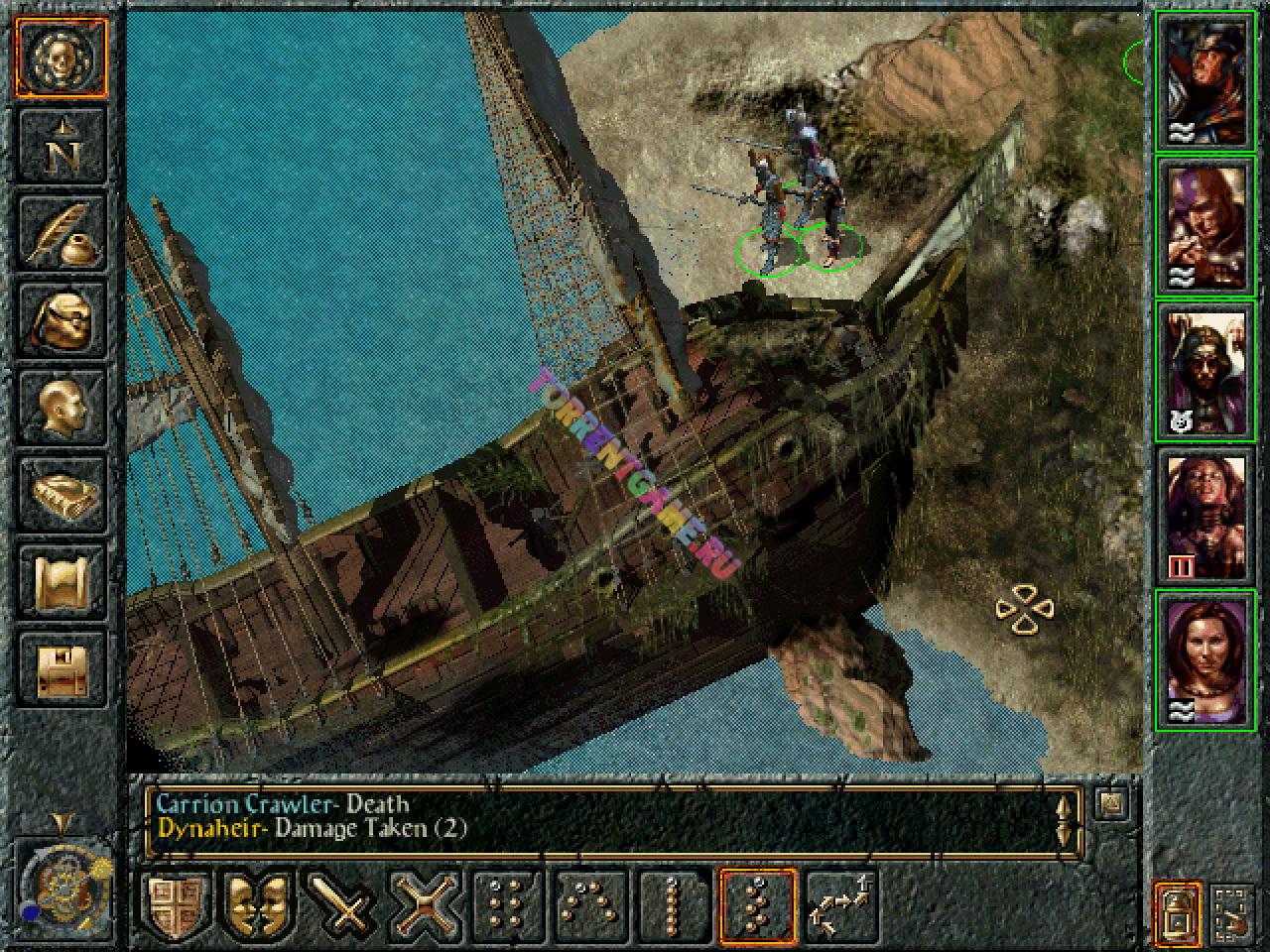1270x952 pixels.
Task: Click the skull medallion return-to-game button
Action: (x=63, y=58)
